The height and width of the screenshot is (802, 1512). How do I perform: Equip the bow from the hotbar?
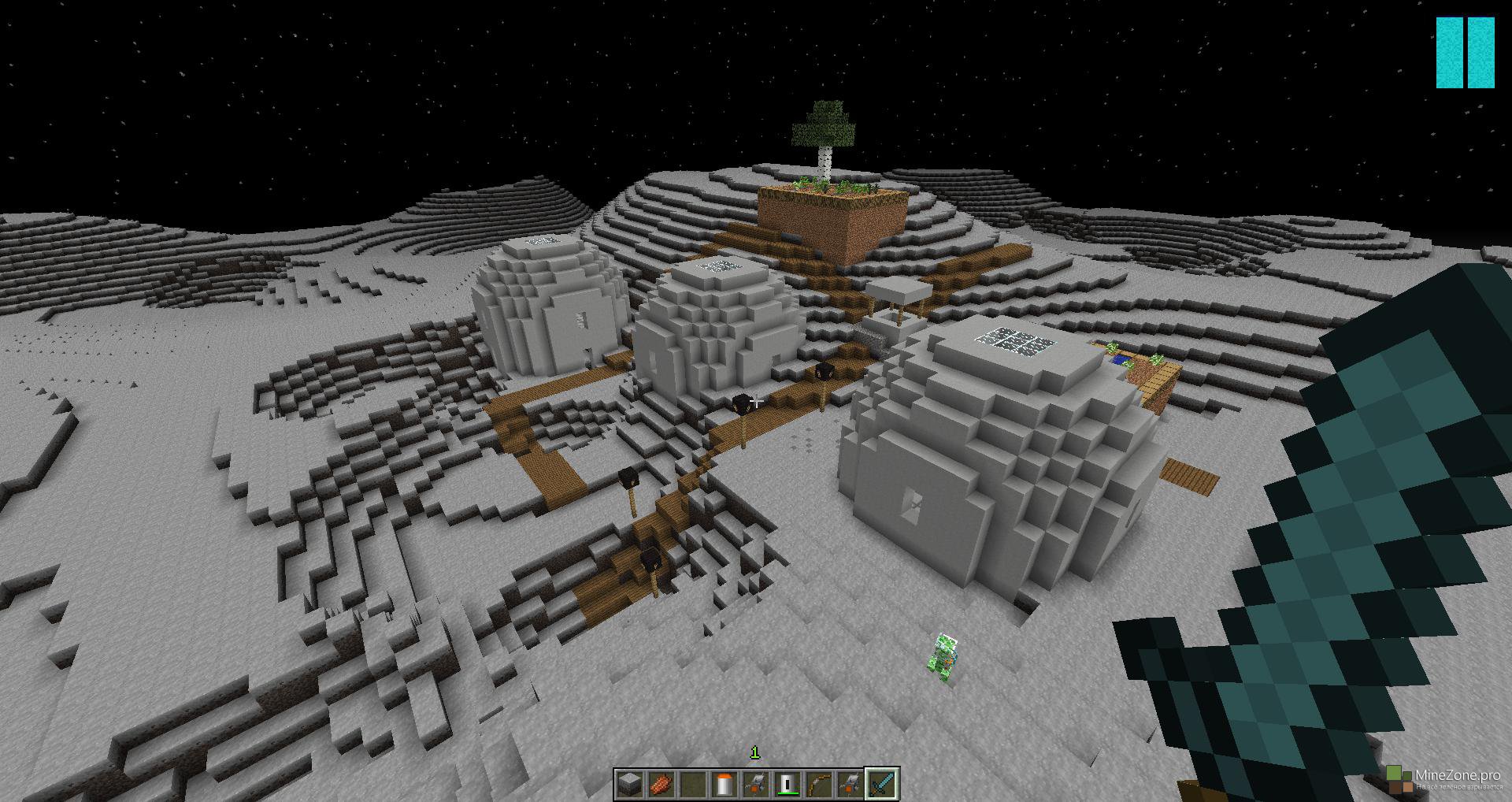pyautogui.click(x=818, y=784)
